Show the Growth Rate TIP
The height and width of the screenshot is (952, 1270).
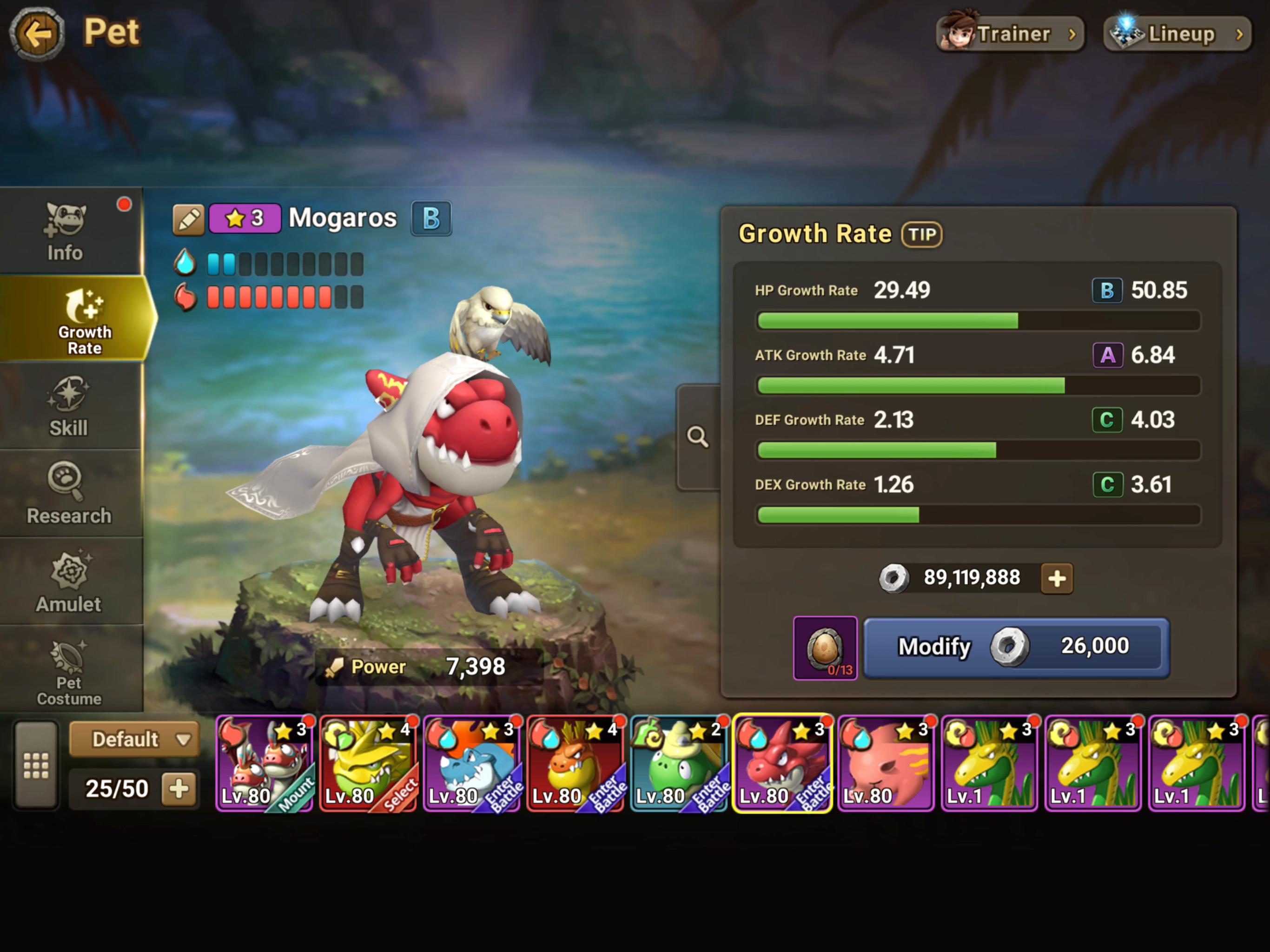point(921,234)
